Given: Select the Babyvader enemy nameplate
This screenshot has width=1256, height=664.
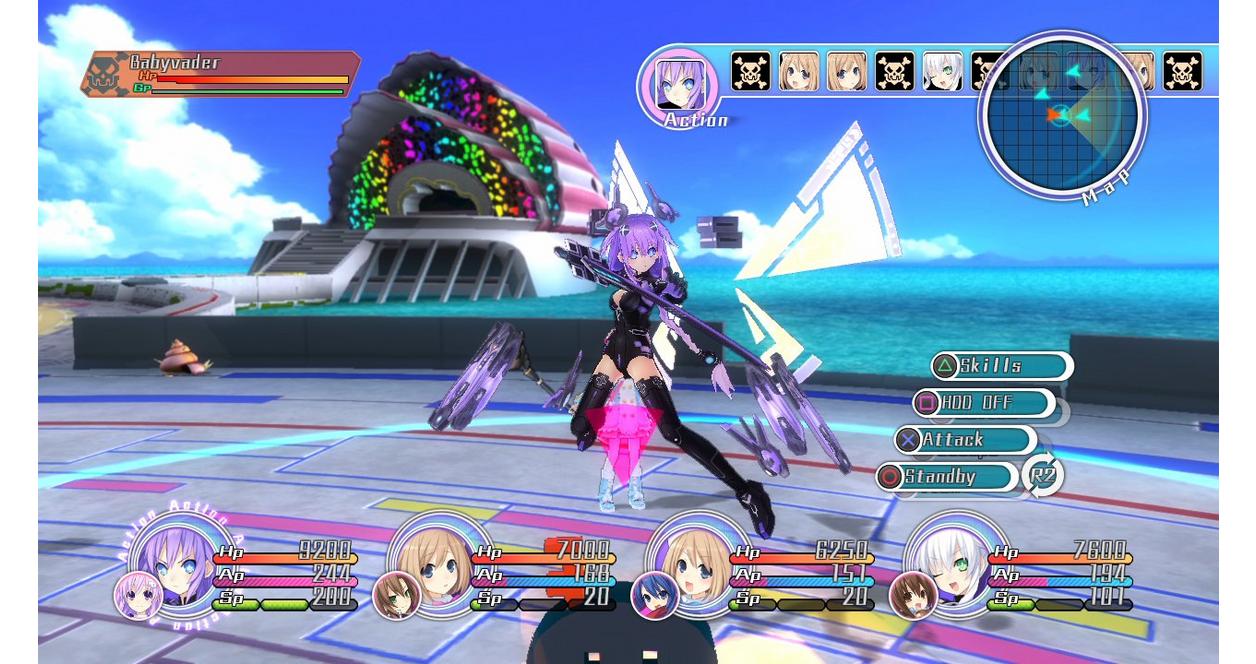Looking at the screenshot, I should point(220,75).
